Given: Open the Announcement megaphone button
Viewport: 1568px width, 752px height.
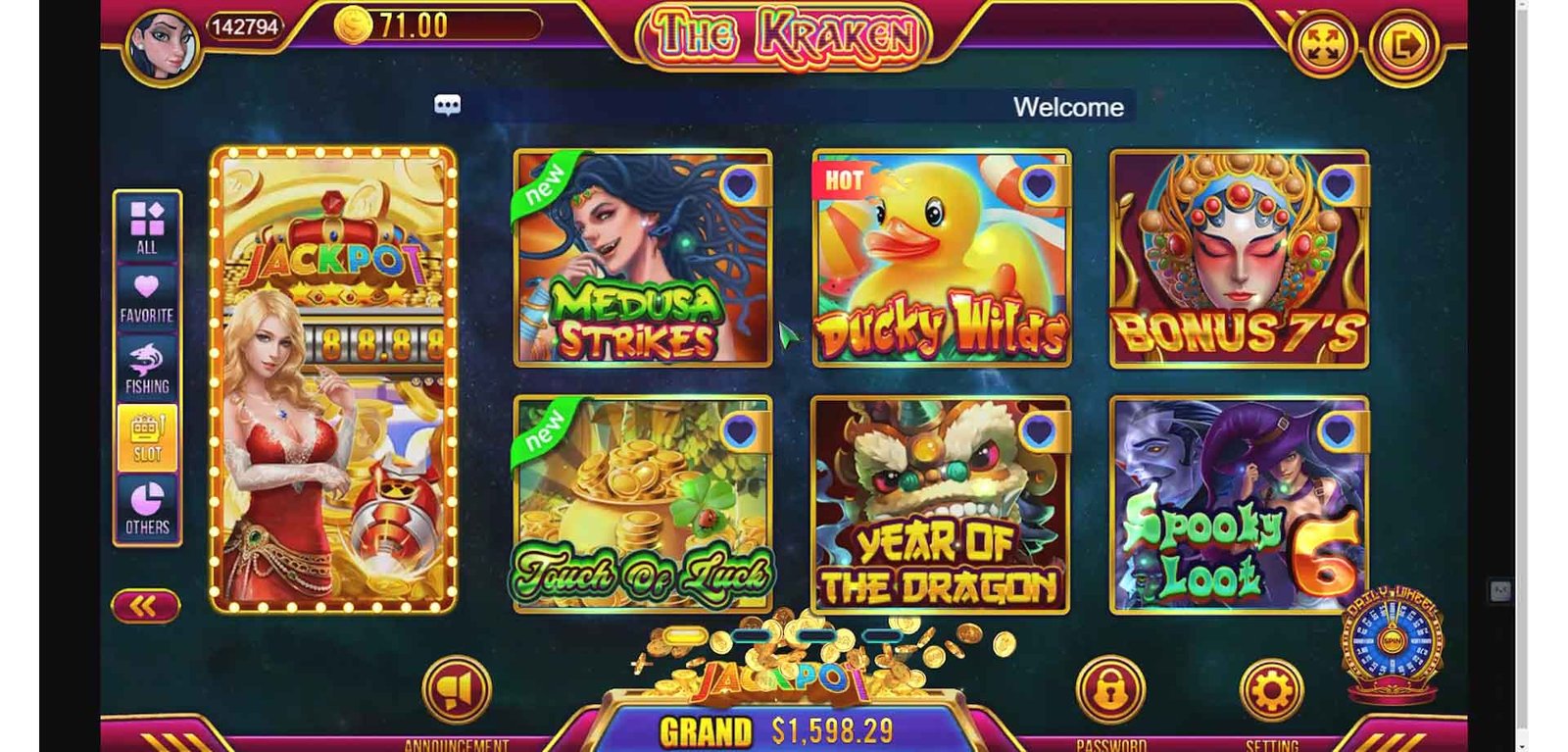Looking at the screenshot, I should 456,690.
